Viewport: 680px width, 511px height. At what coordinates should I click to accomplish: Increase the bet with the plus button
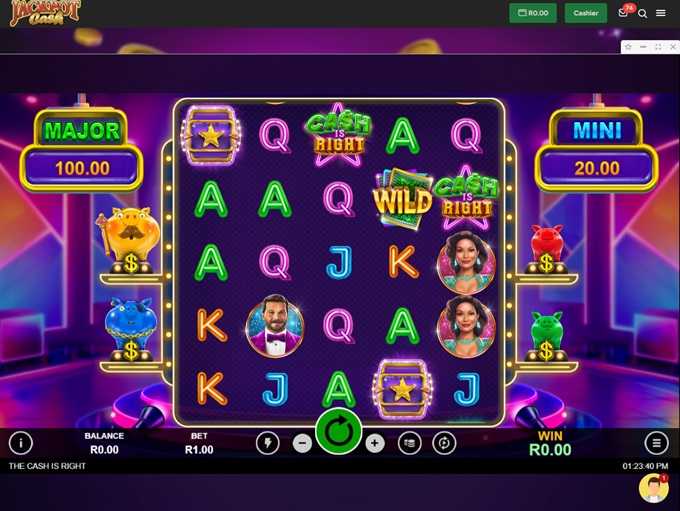point(374,444)
